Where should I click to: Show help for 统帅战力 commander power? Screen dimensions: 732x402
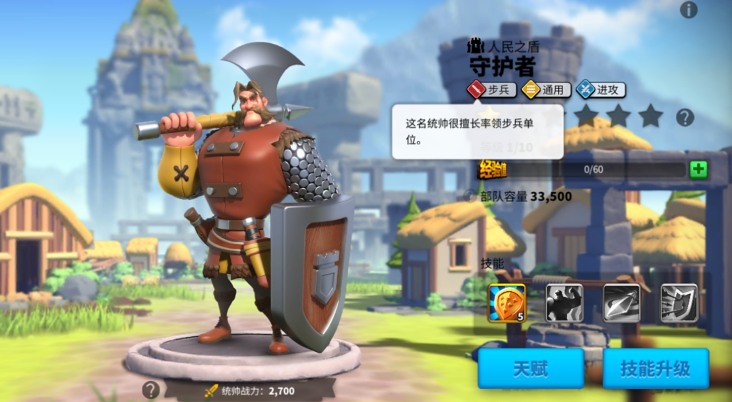[x=151, y=390]
